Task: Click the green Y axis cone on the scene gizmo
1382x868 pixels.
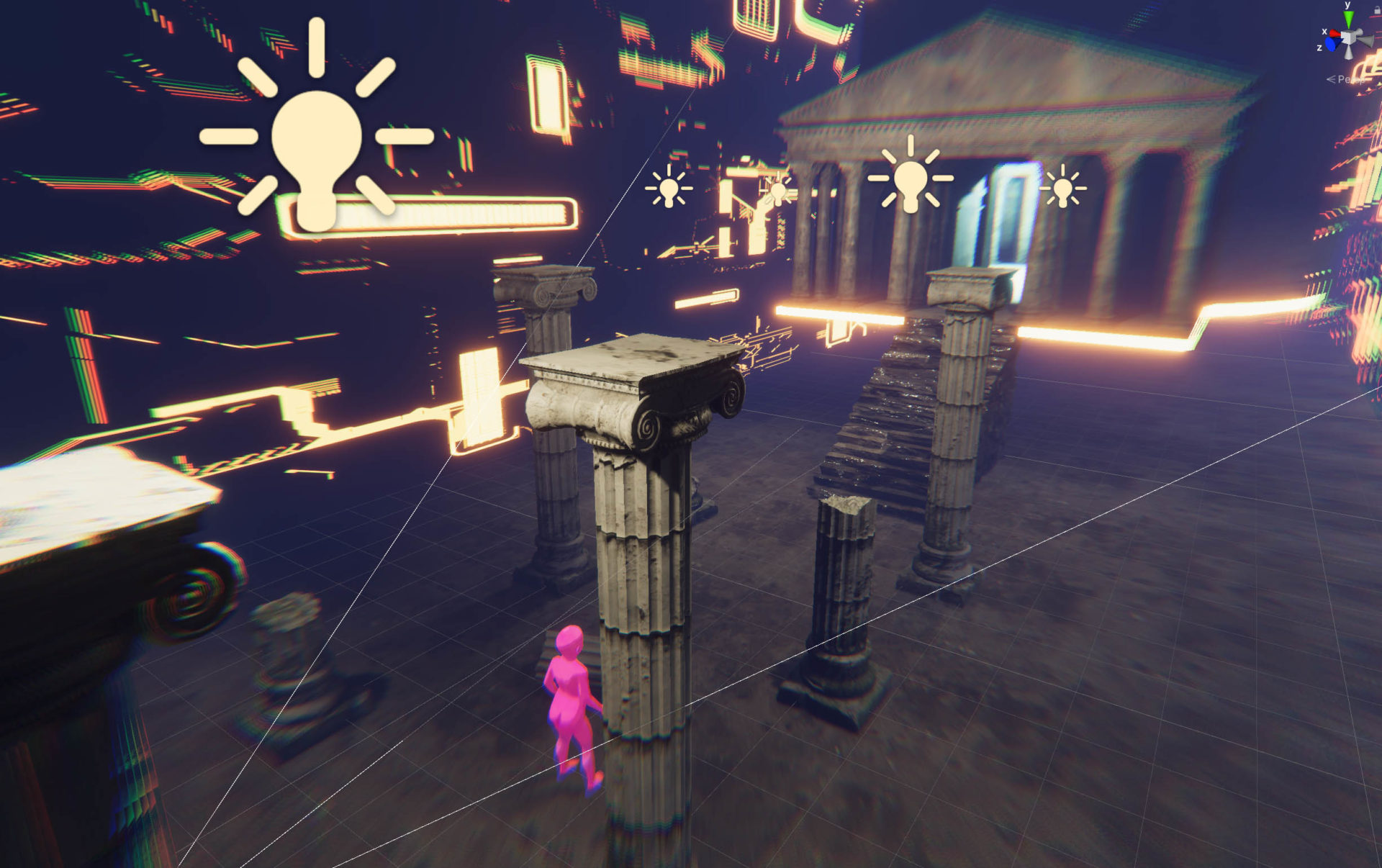Action: 1349,18
